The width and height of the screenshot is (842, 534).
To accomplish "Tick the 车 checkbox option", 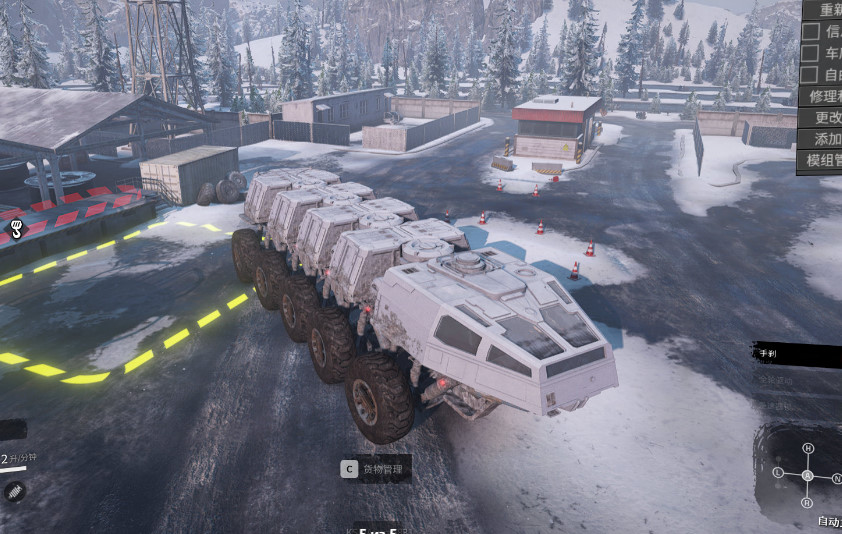I will point(811,53).
